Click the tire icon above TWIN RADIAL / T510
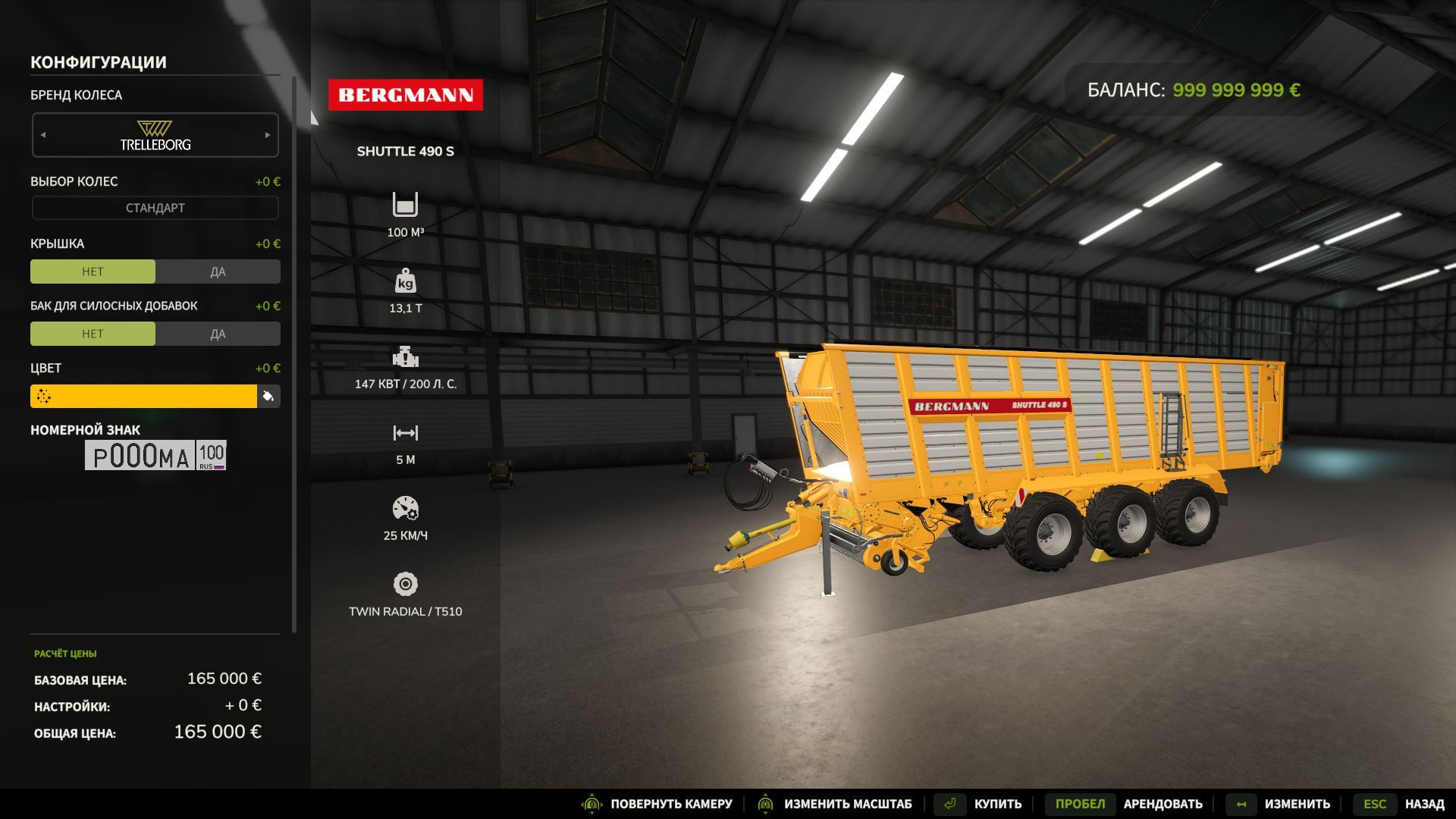The image size is (1456, 819). coord(406,584)
